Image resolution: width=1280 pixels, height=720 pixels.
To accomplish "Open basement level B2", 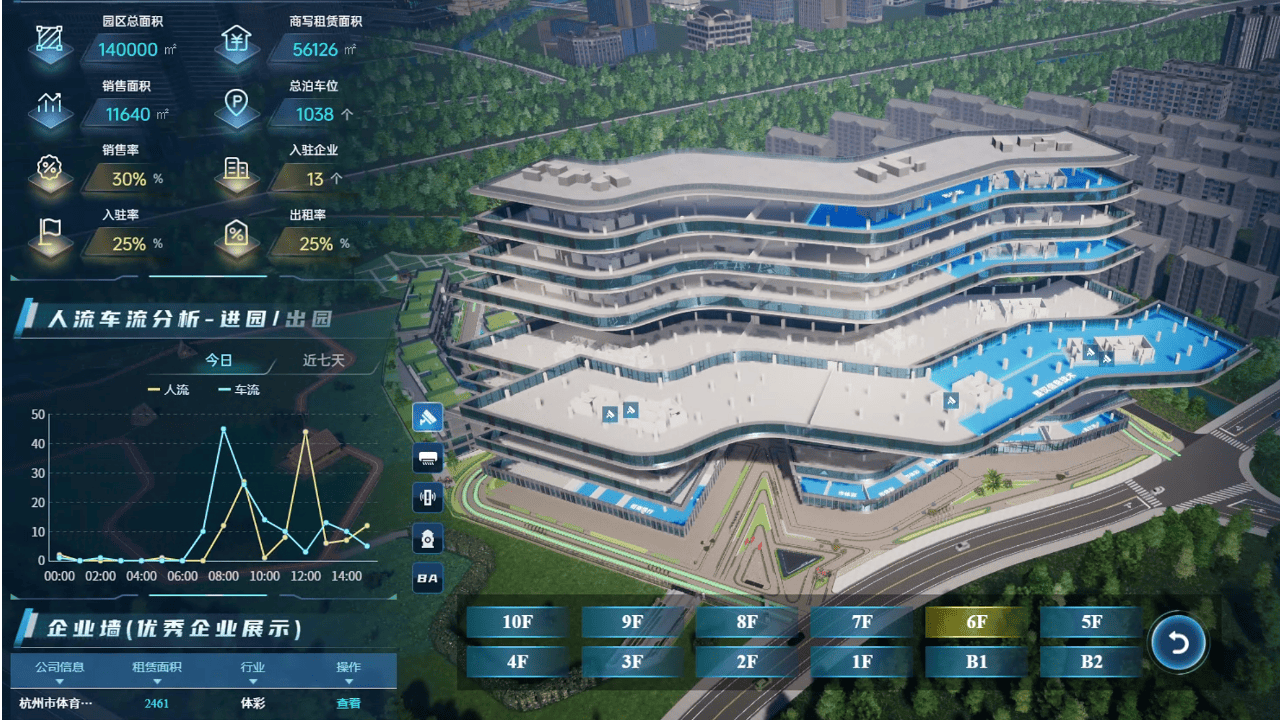I will pyautogui.click(x=1091, y=661).
